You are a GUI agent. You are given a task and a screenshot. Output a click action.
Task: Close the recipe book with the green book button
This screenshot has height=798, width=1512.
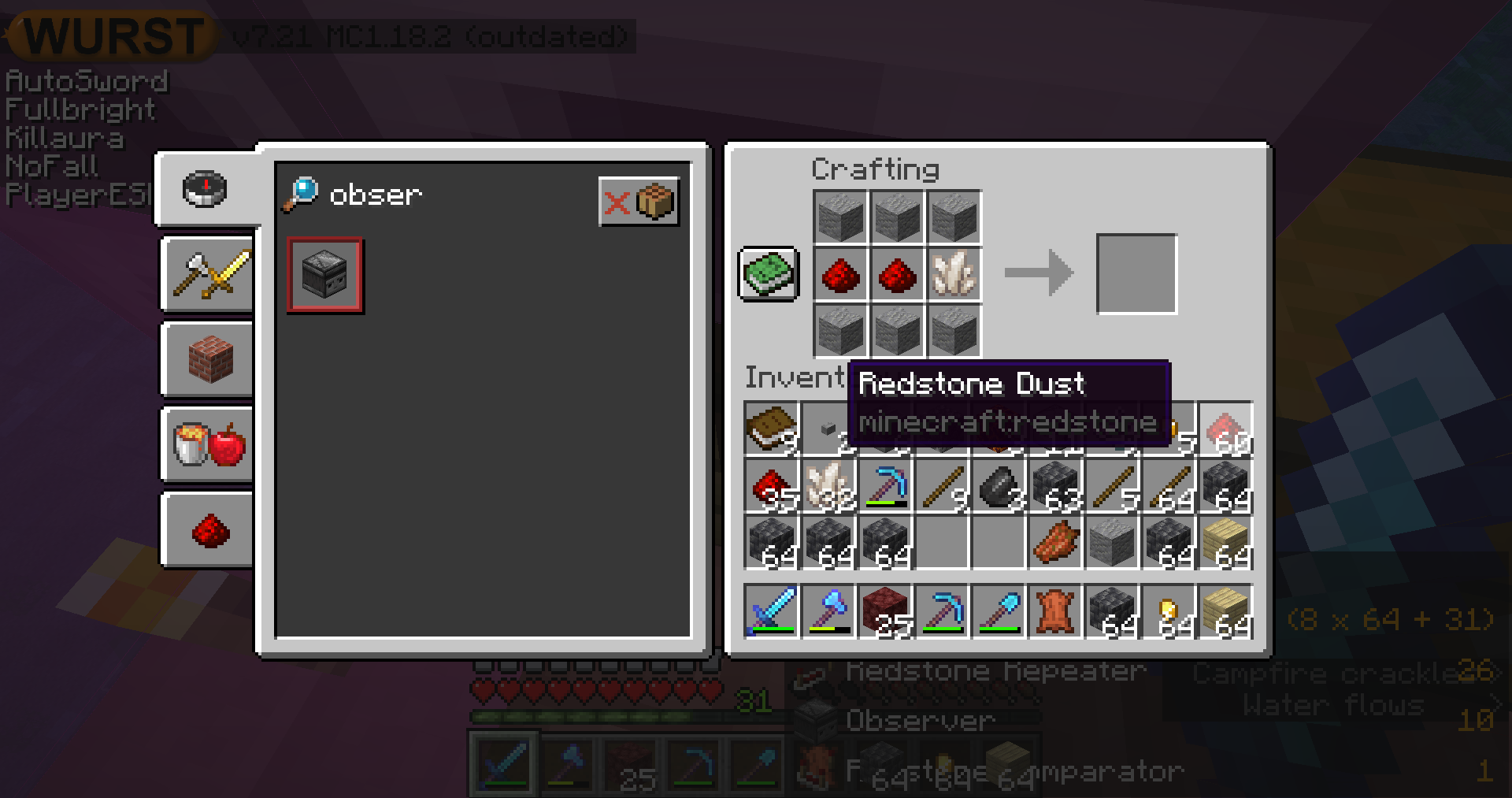(769, 274)
